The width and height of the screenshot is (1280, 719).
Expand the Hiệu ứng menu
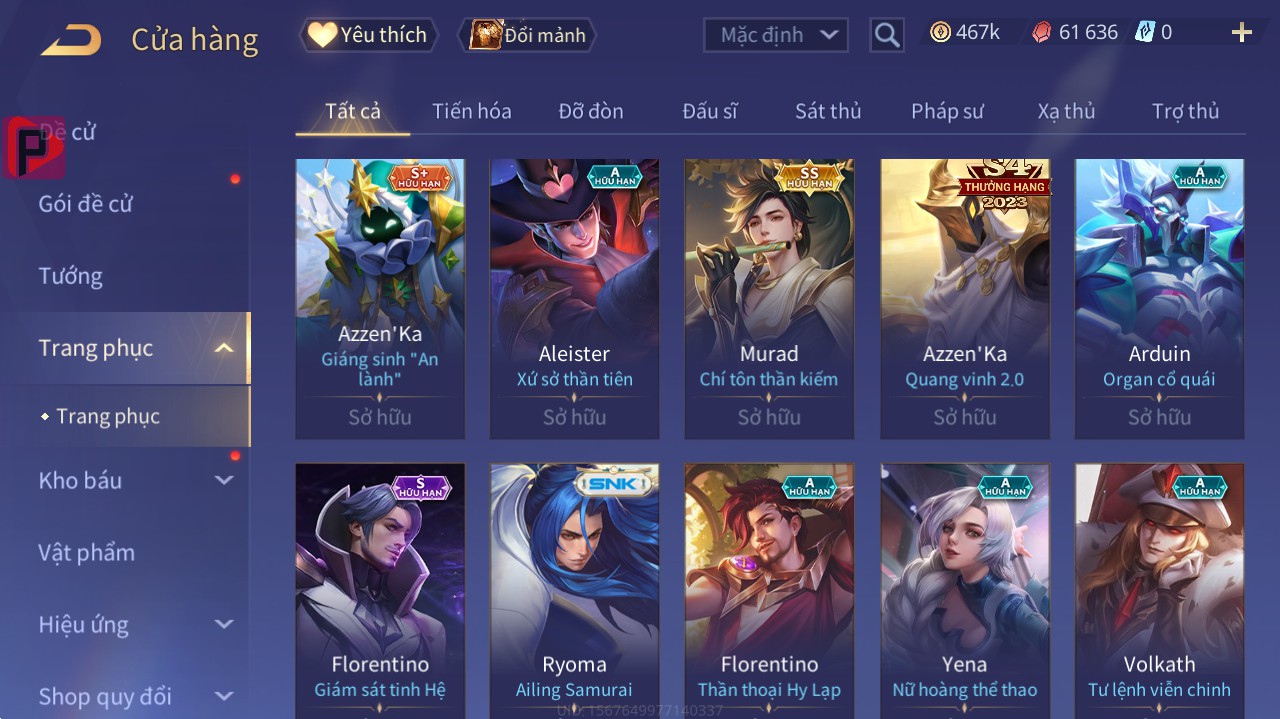(x=134, y=625)
